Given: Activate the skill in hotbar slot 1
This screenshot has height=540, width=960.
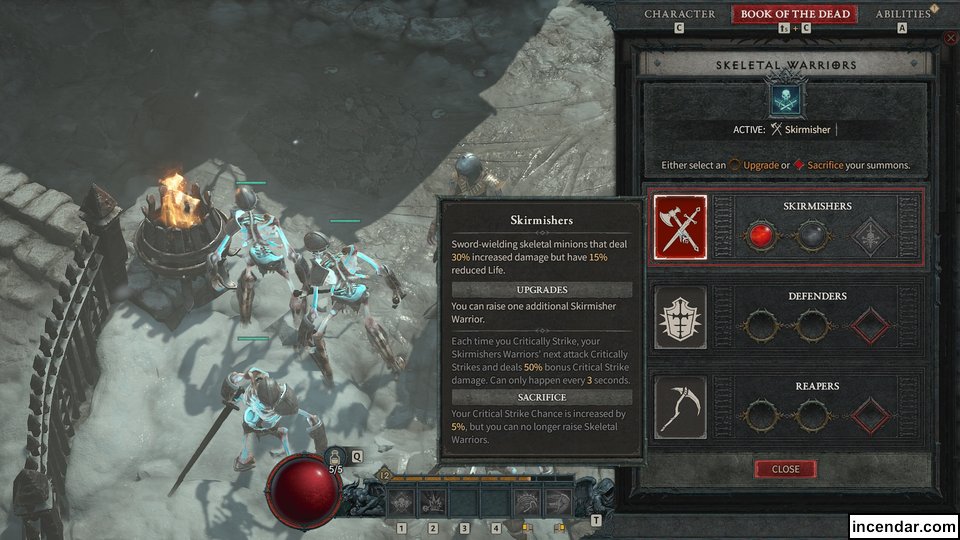Looking at the screenshot, I should 402,502.
